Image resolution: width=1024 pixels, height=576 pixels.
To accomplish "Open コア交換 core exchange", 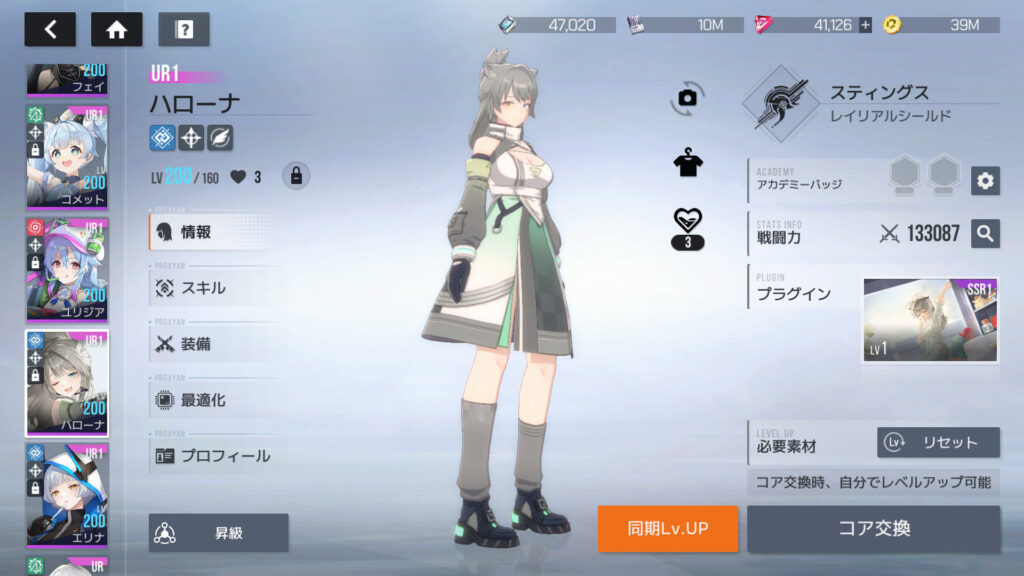I will (x=873, y=528).
